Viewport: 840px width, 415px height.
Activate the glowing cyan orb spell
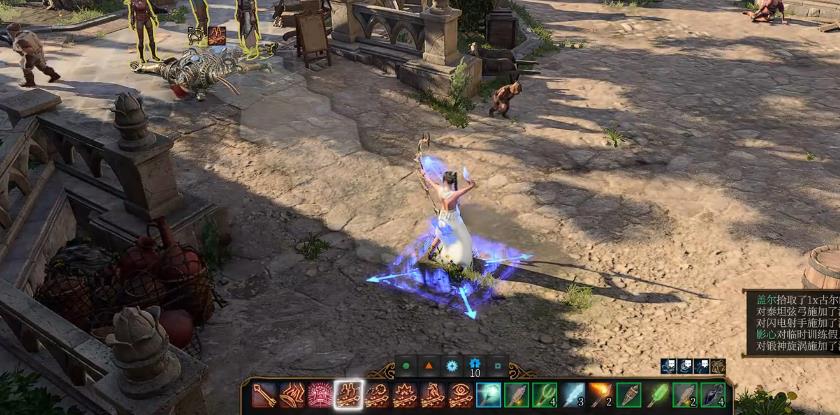coord(489,395)
